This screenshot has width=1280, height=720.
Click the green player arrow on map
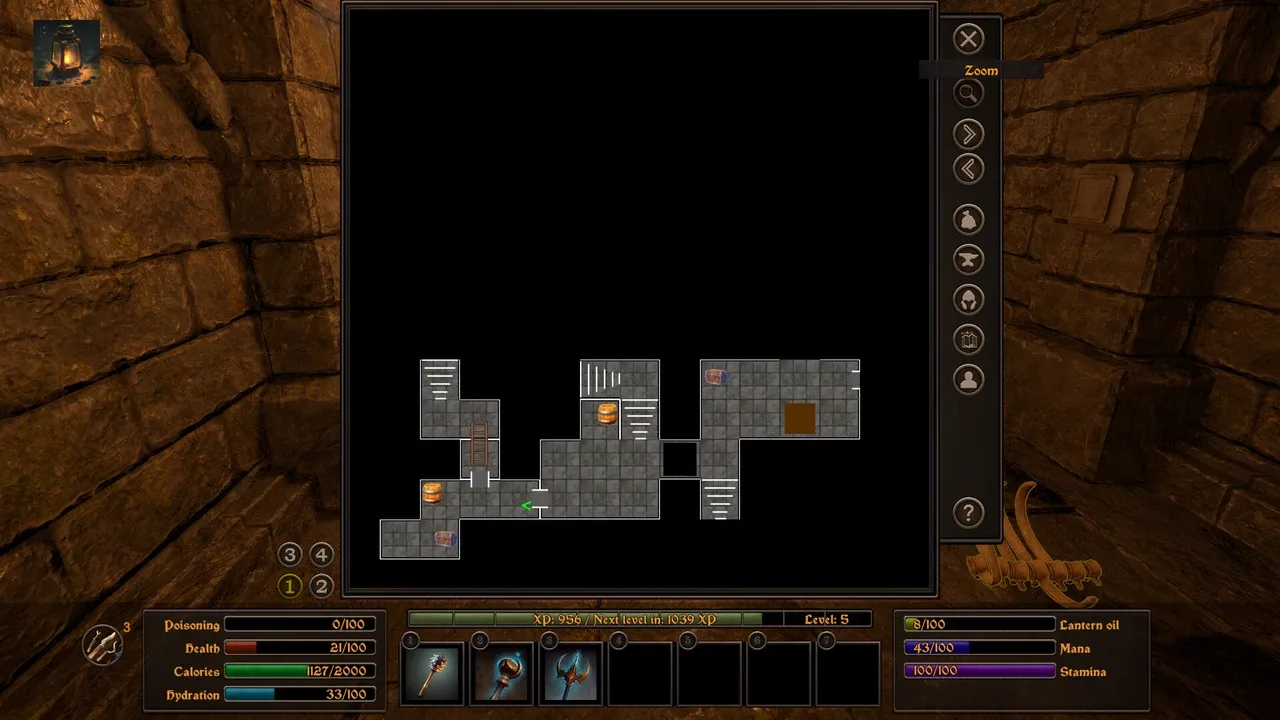(527, 506)
